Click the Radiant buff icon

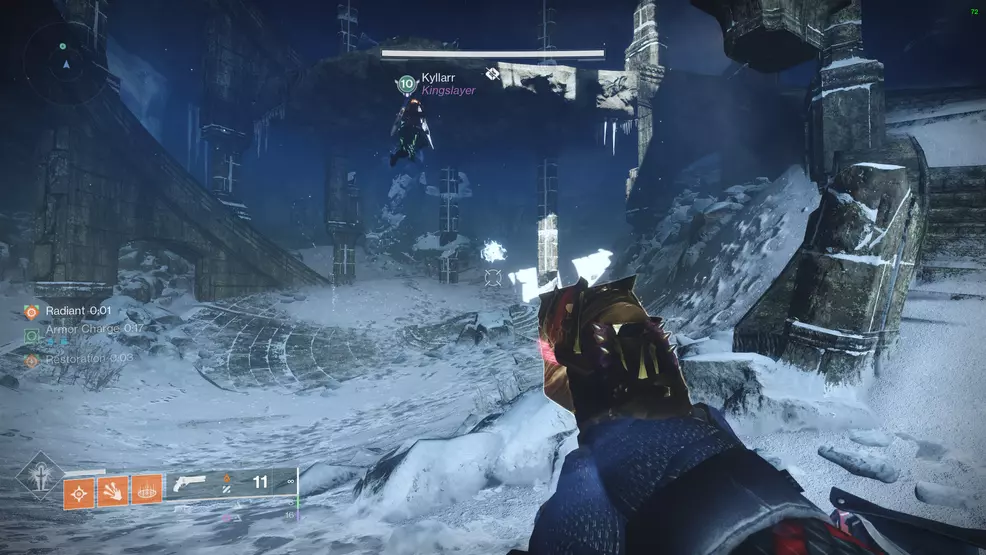[31, 312]
